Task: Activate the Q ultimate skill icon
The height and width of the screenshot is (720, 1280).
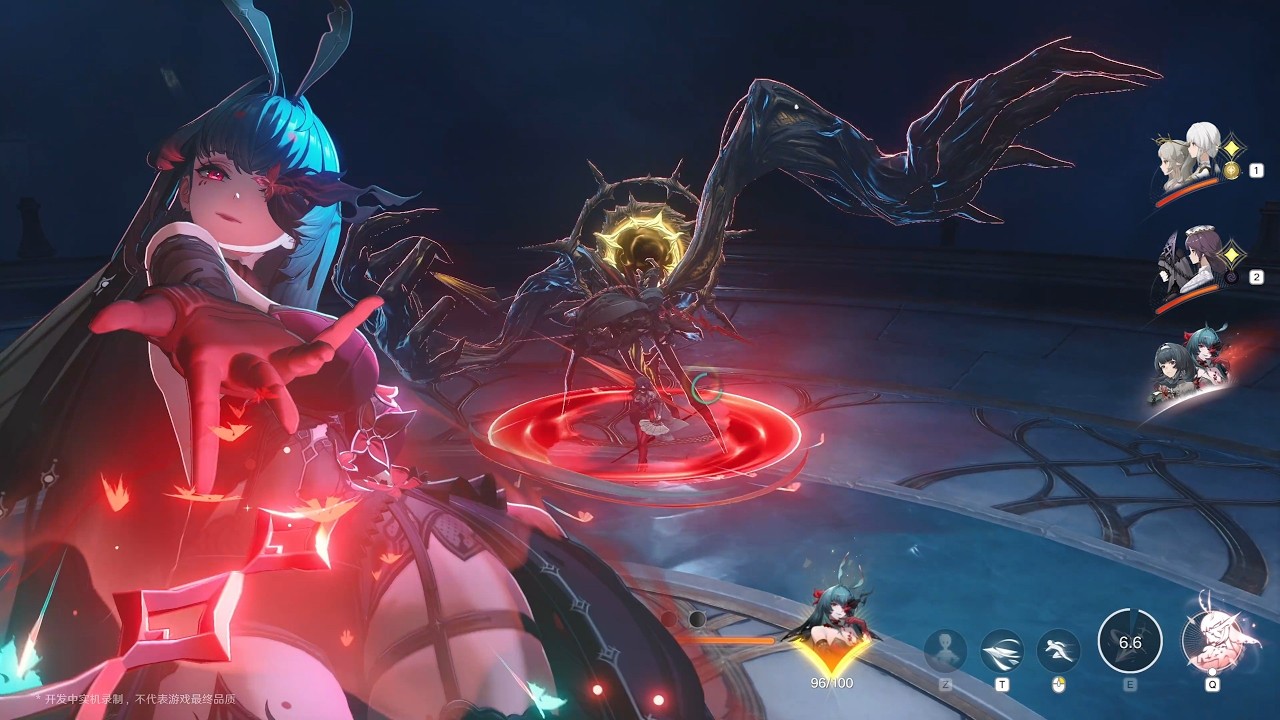Action: tap(1212, 640)
